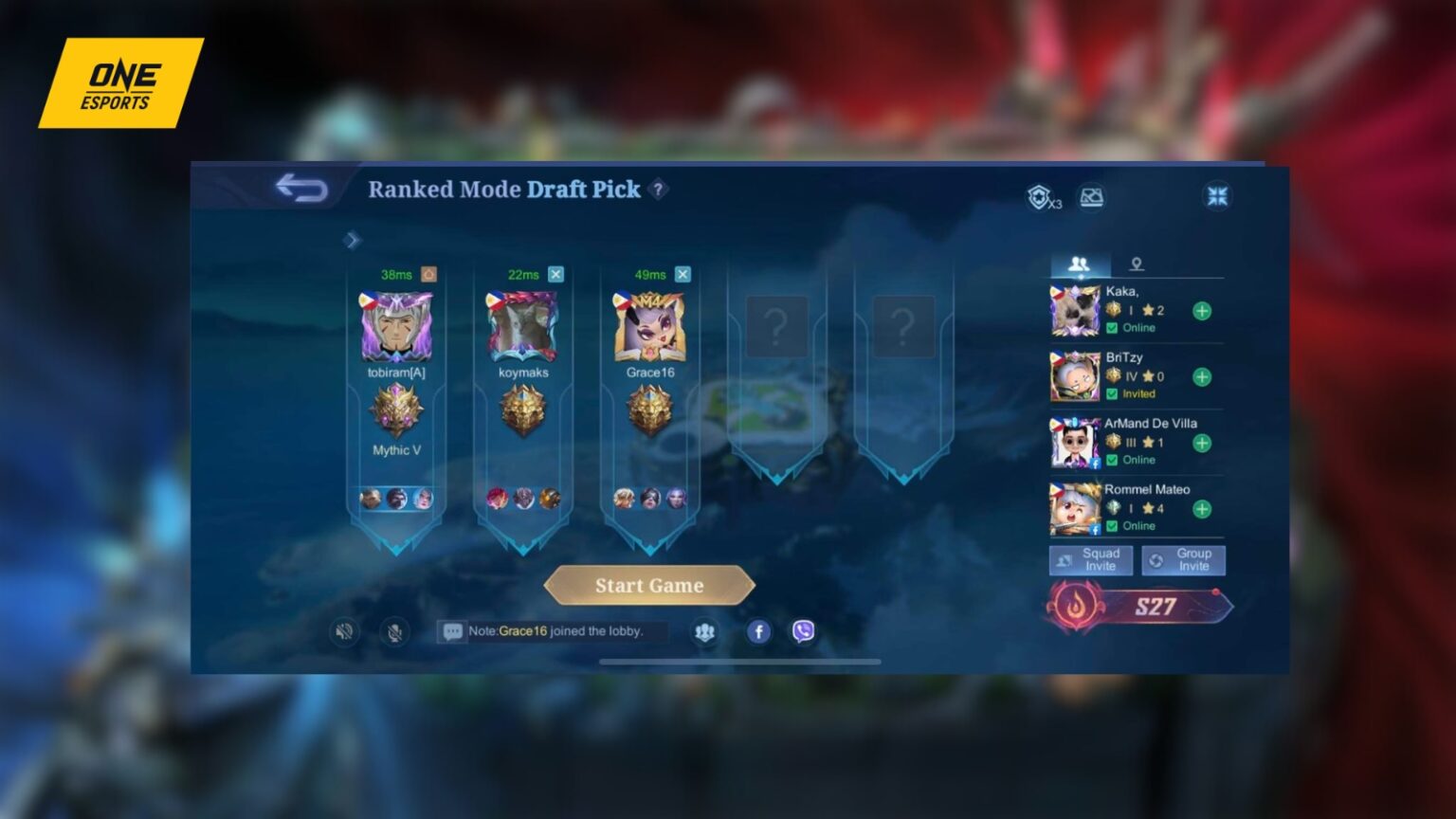Expand the left side panel chevron
This screenshot has height=819, width=1456.
(354, 241)
